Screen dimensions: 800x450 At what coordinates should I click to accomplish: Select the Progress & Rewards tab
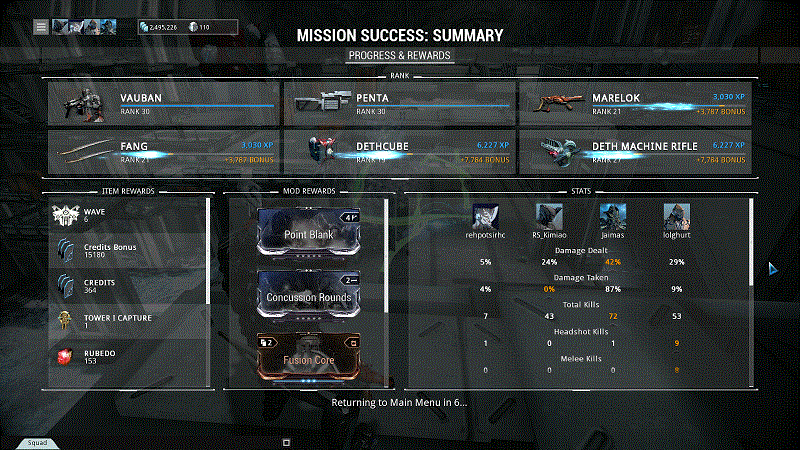tap(400, 55)
